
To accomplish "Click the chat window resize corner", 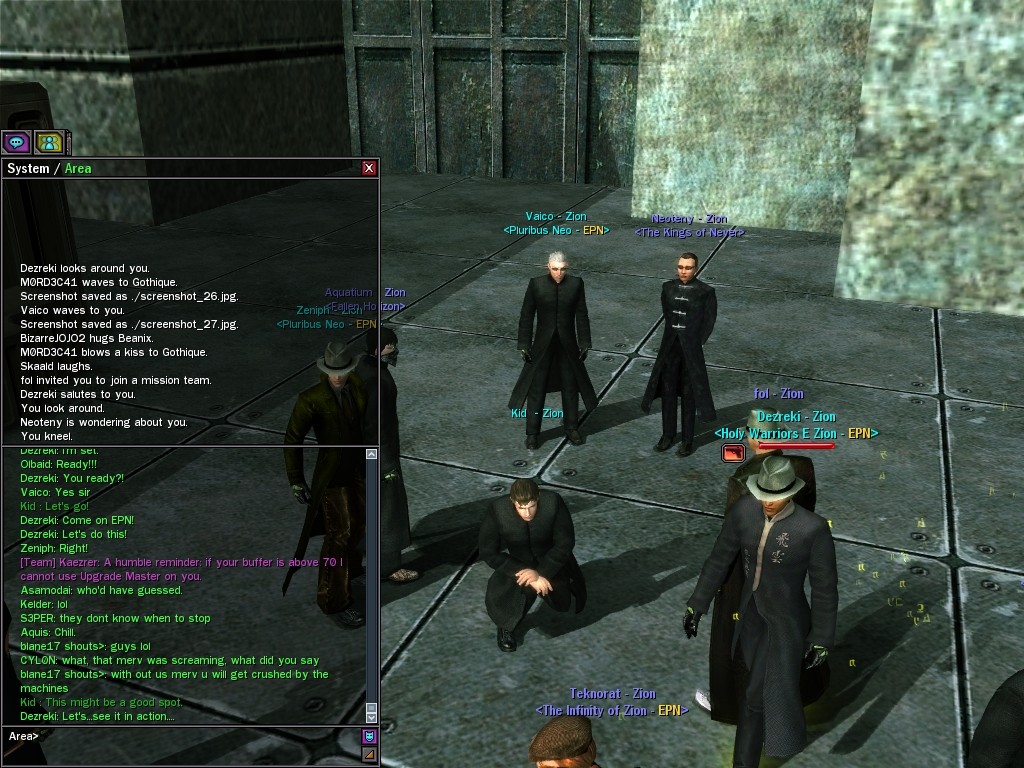I will (x=369, y=755).
